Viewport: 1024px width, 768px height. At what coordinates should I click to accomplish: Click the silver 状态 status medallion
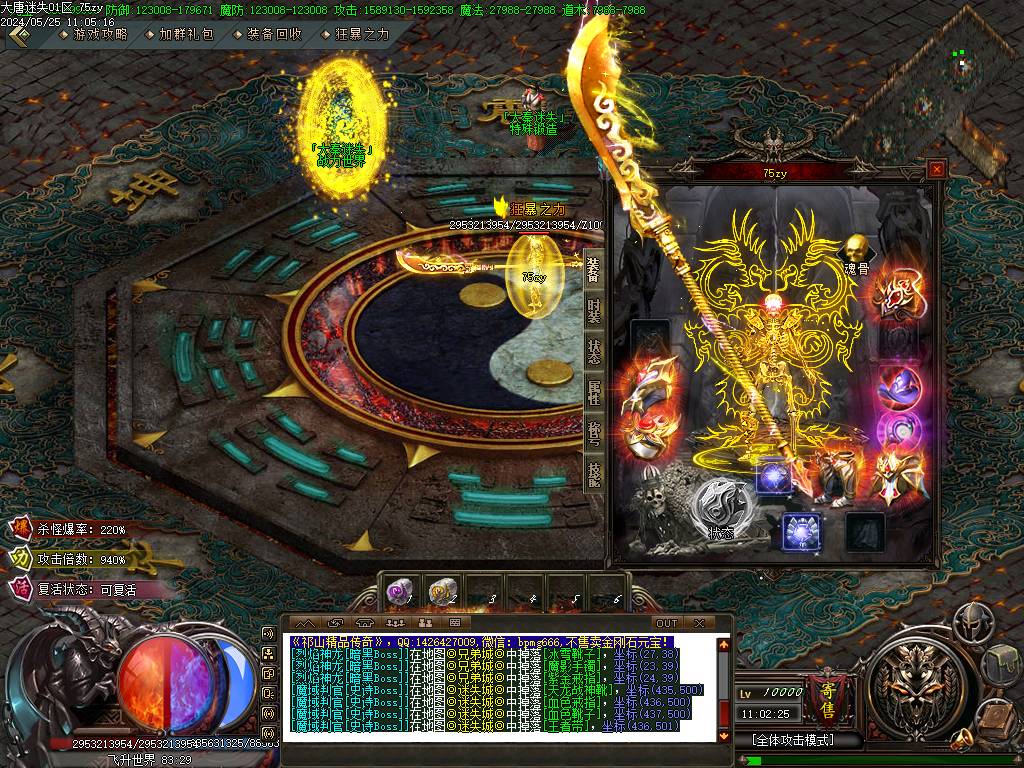720,505
